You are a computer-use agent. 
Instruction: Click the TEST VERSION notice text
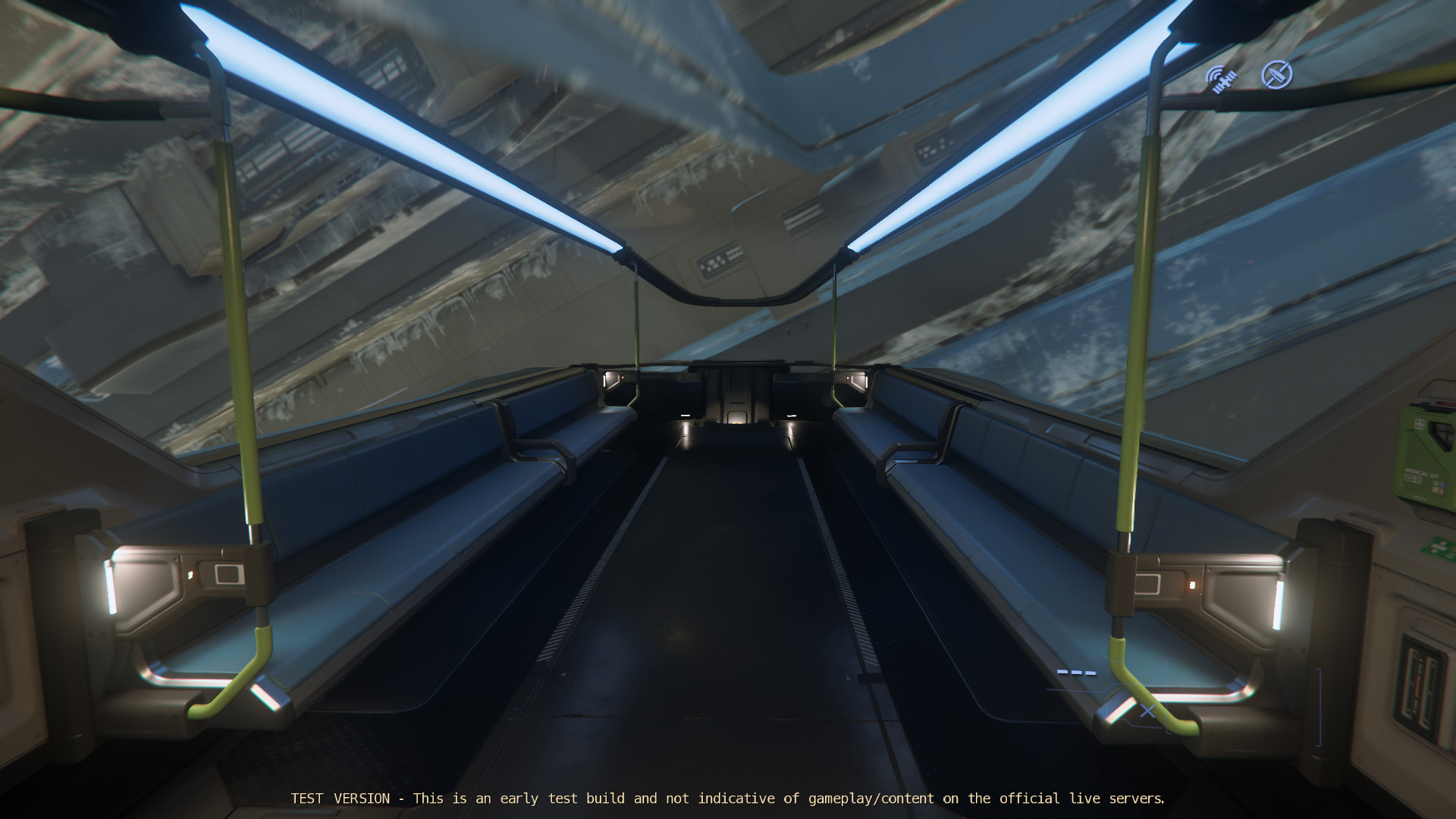pyautogui.click(x=728, y=799)
